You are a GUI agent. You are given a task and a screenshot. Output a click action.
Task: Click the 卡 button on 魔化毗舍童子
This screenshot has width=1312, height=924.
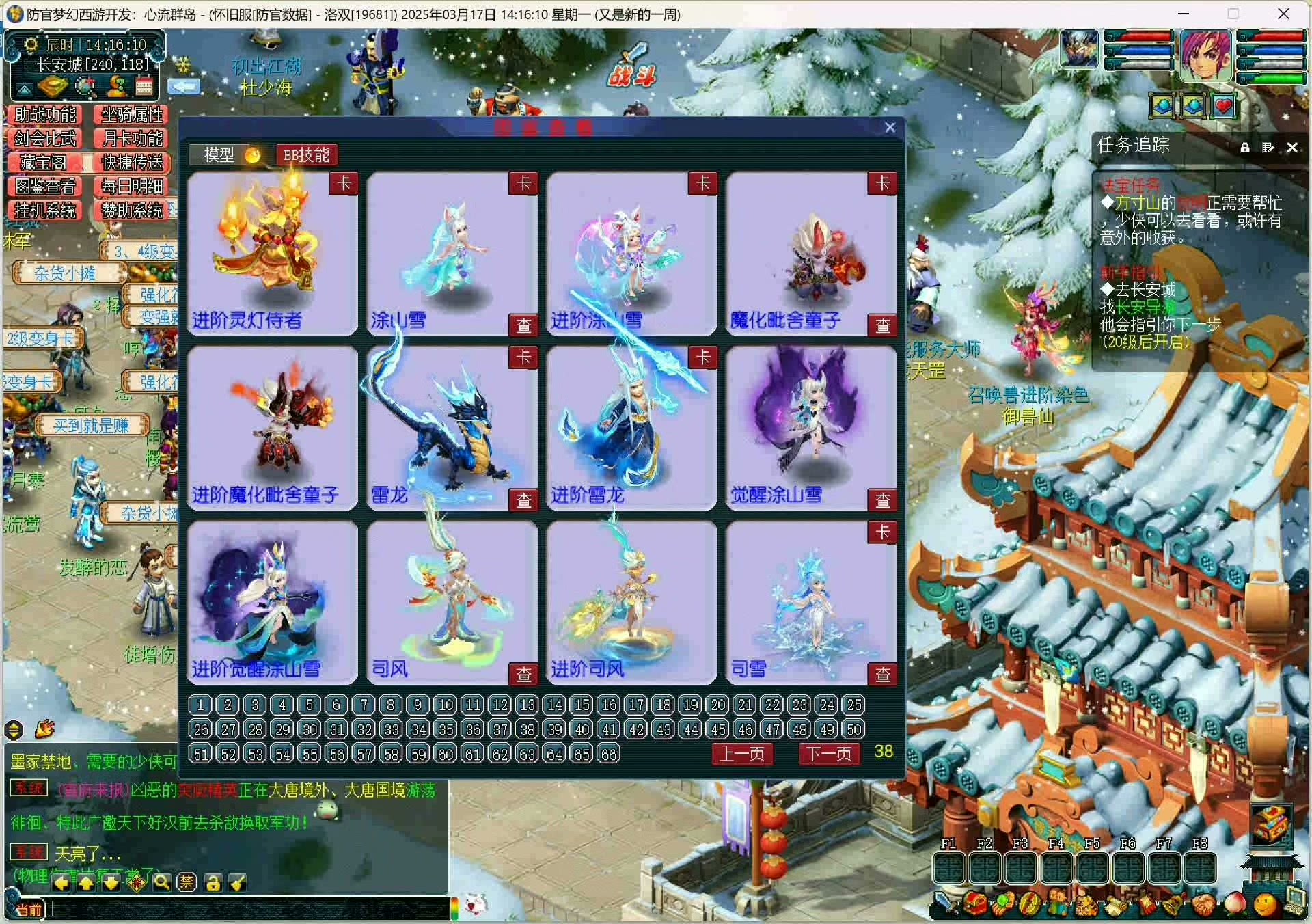pos(882,183)
